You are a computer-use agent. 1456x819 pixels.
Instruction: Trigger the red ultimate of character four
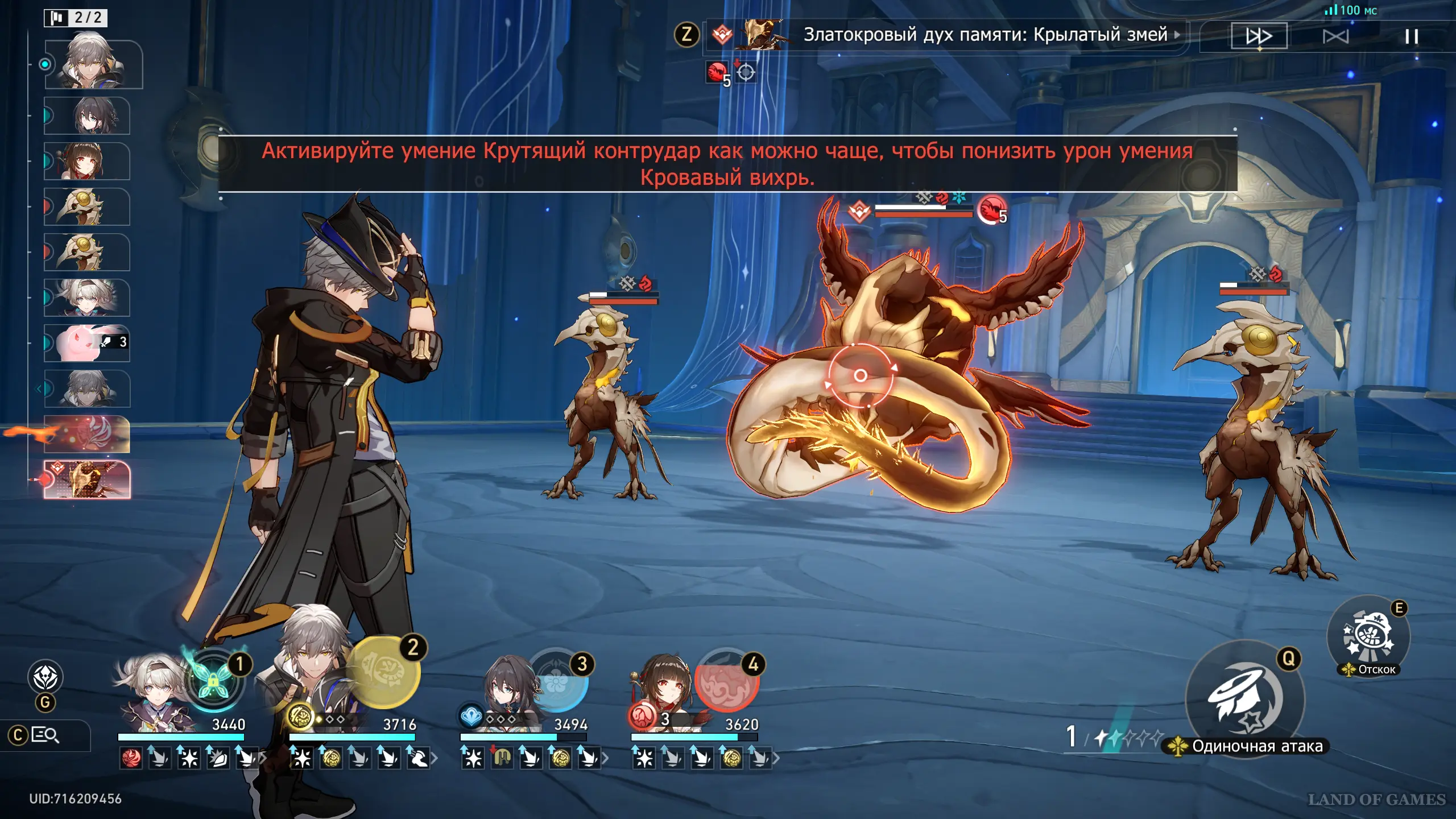pos(726,681)
